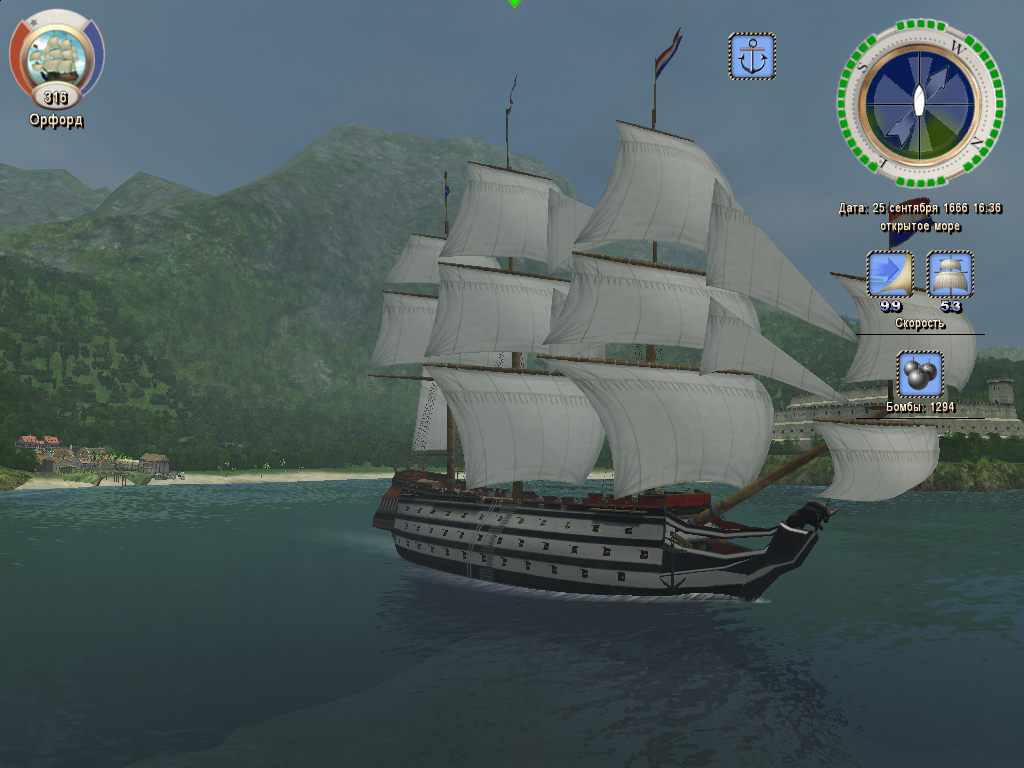Click the ship sails speed icon
The height and width of the screenshot is (768, 1024).
950,274
